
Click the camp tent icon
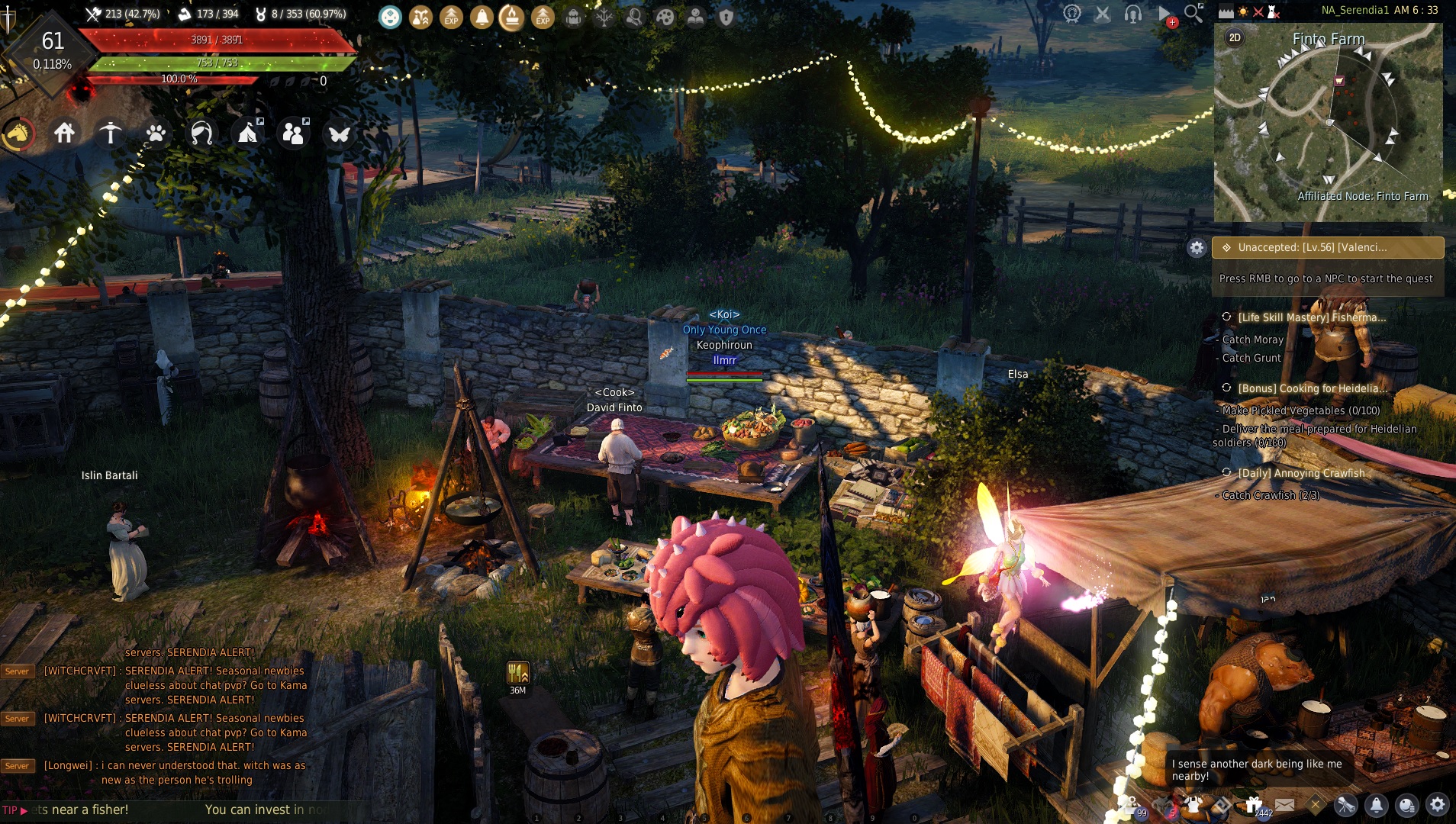click(247, 134)
